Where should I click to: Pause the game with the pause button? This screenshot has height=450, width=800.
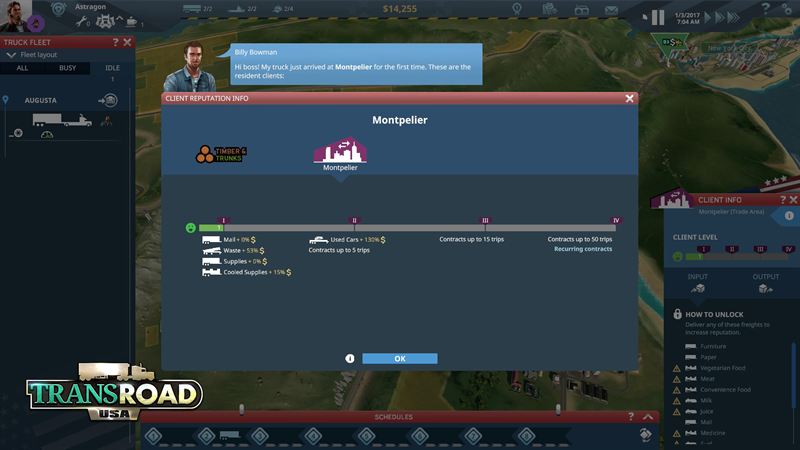[657, 17]
